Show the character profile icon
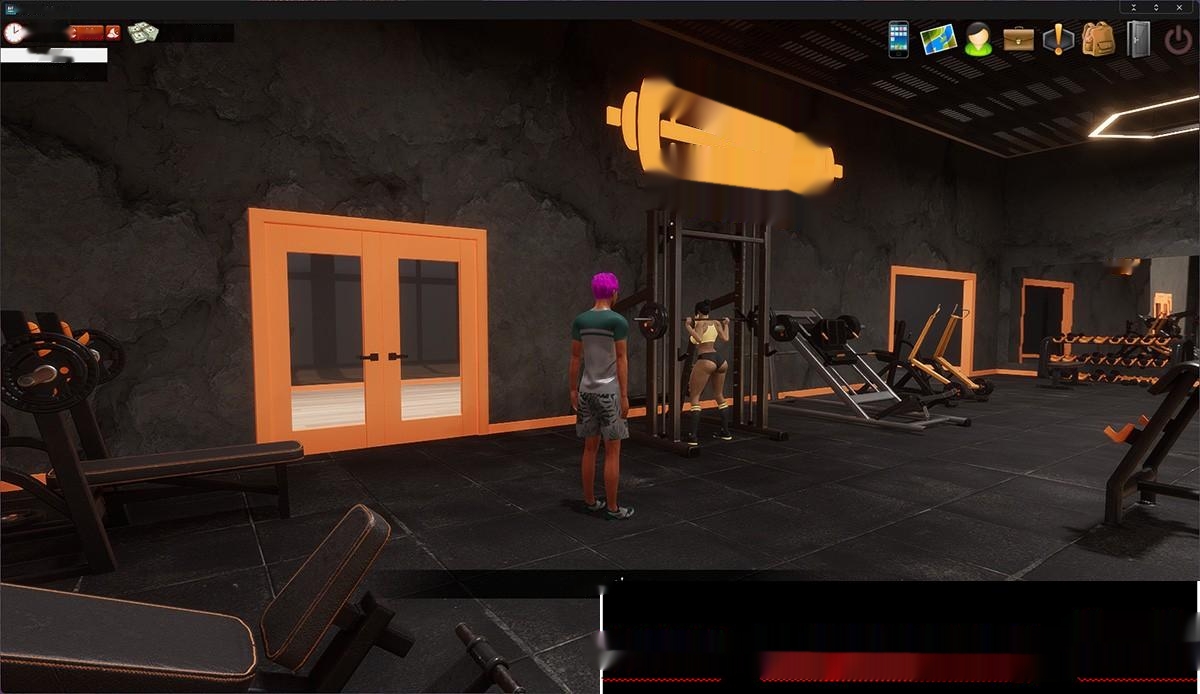 pyautogui.click(x=978, y=39)
